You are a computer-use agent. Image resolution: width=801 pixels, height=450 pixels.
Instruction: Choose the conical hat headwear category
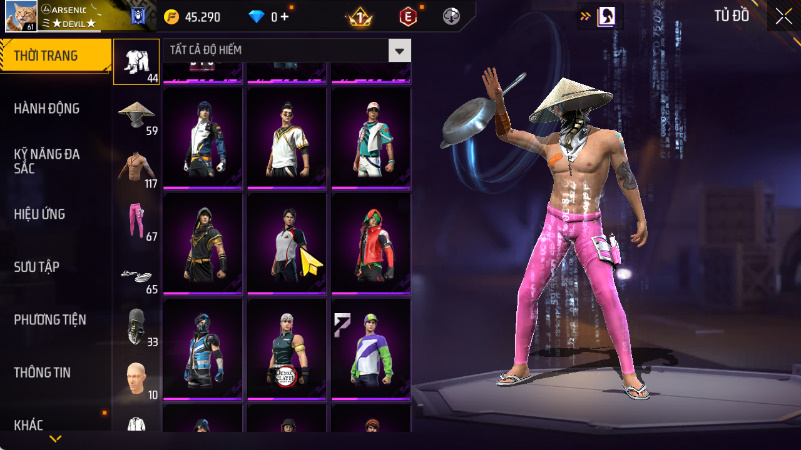[138, 116]
